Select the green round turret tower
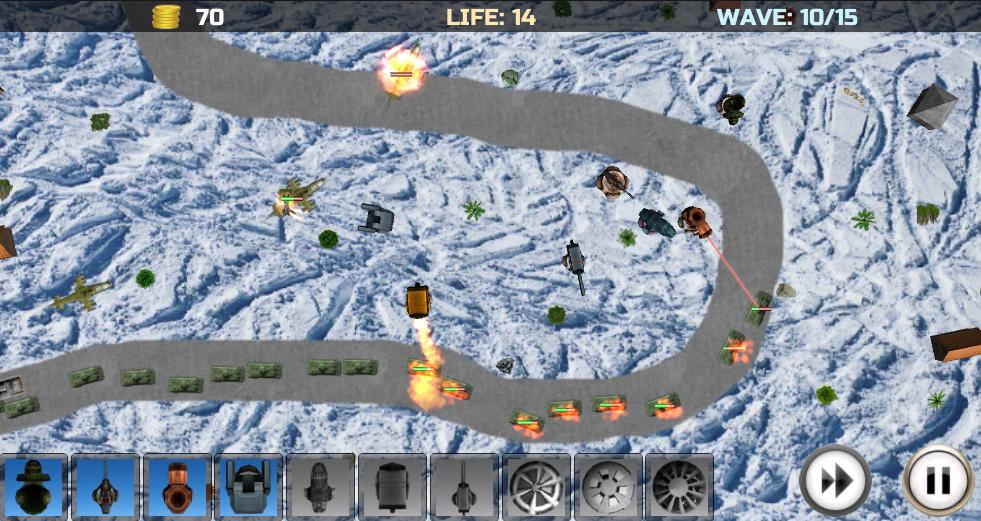The width and height of the screenshot is (981, 521). tap(34, 487)
